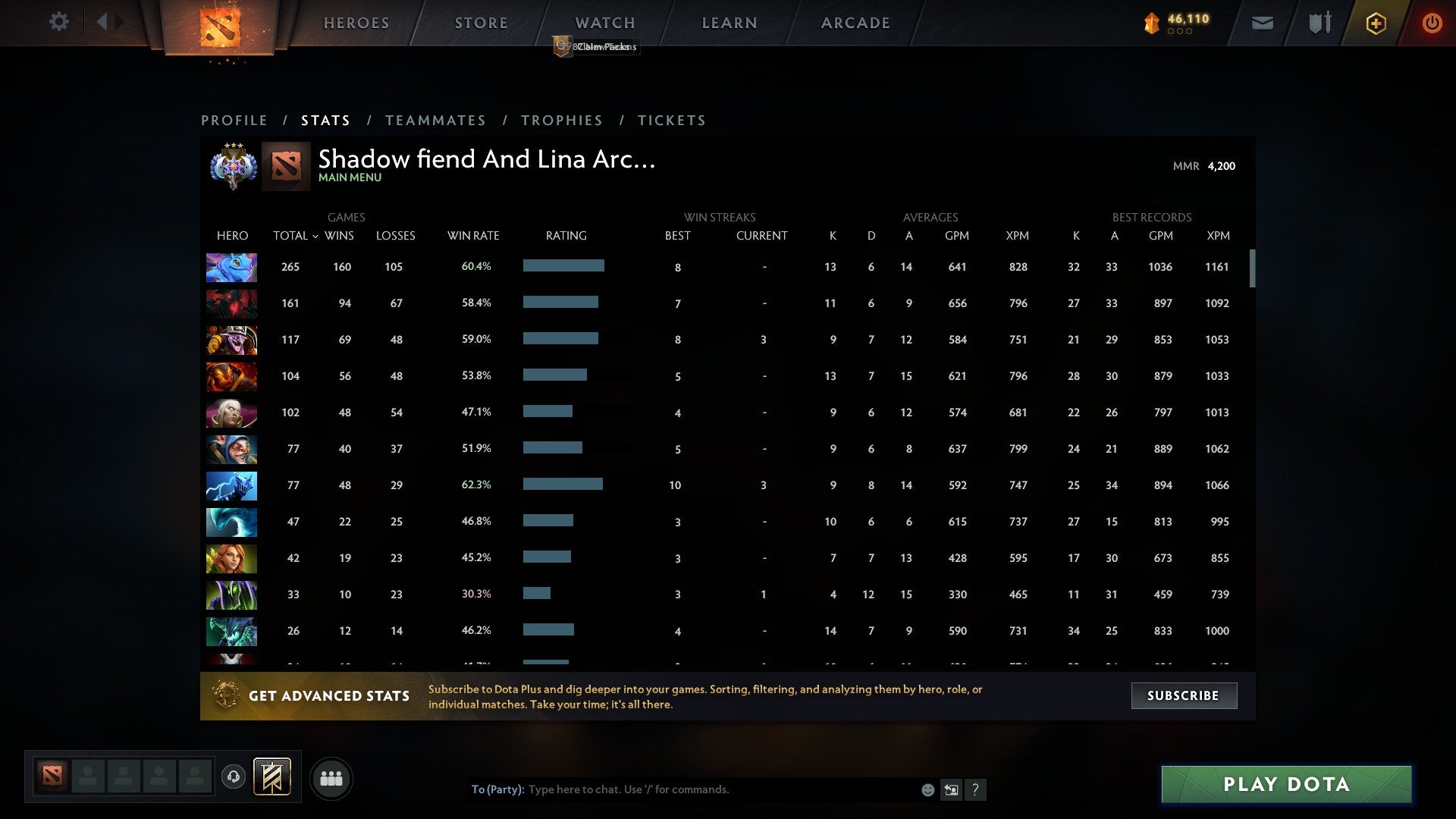The image size is (1456, 819).
Task: Open the HEROES menu in the top bar
Action: (356, 23)
